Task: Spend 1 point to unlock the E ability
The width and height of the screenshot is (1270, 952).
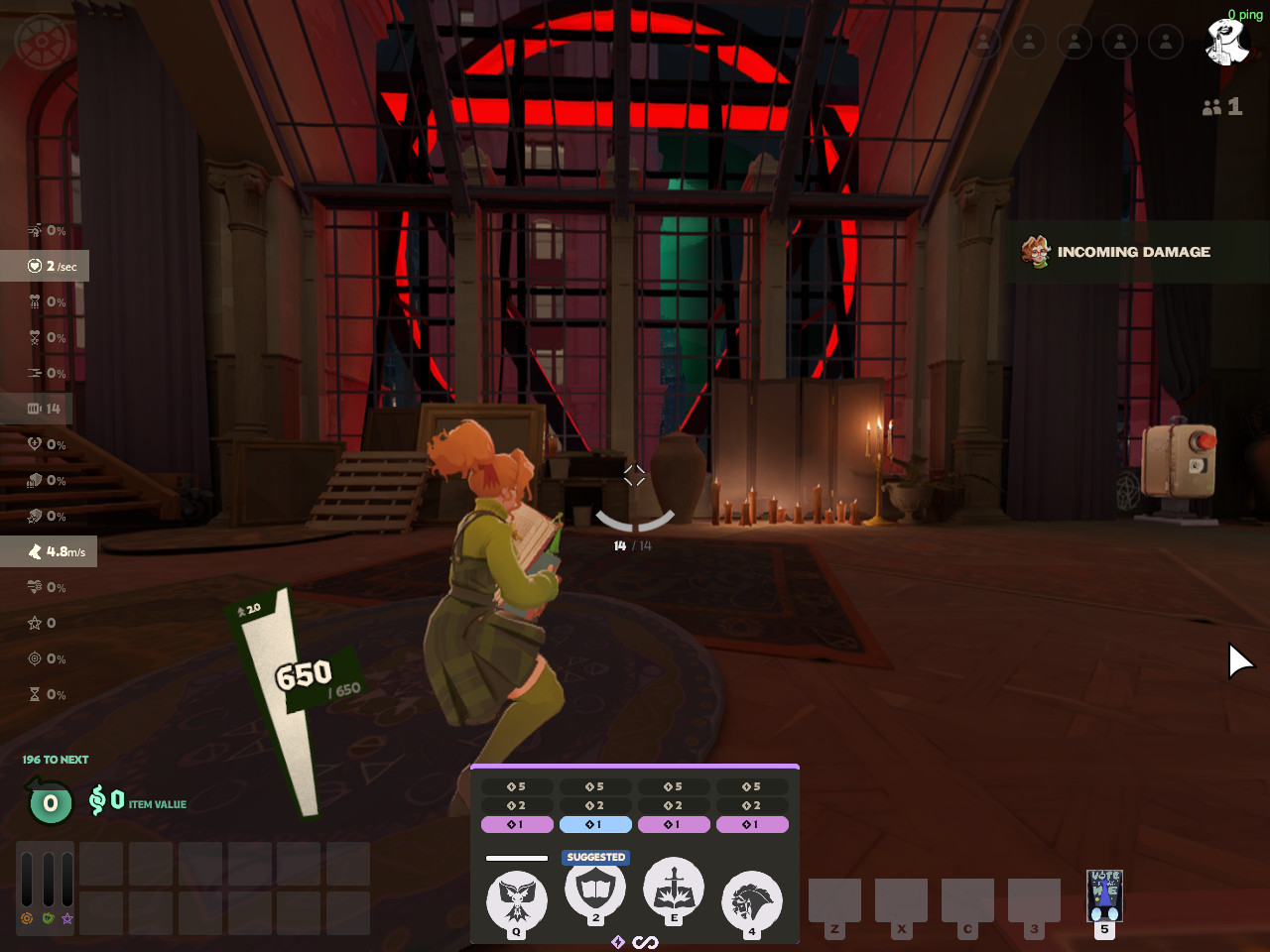Action: coord(674,824)
